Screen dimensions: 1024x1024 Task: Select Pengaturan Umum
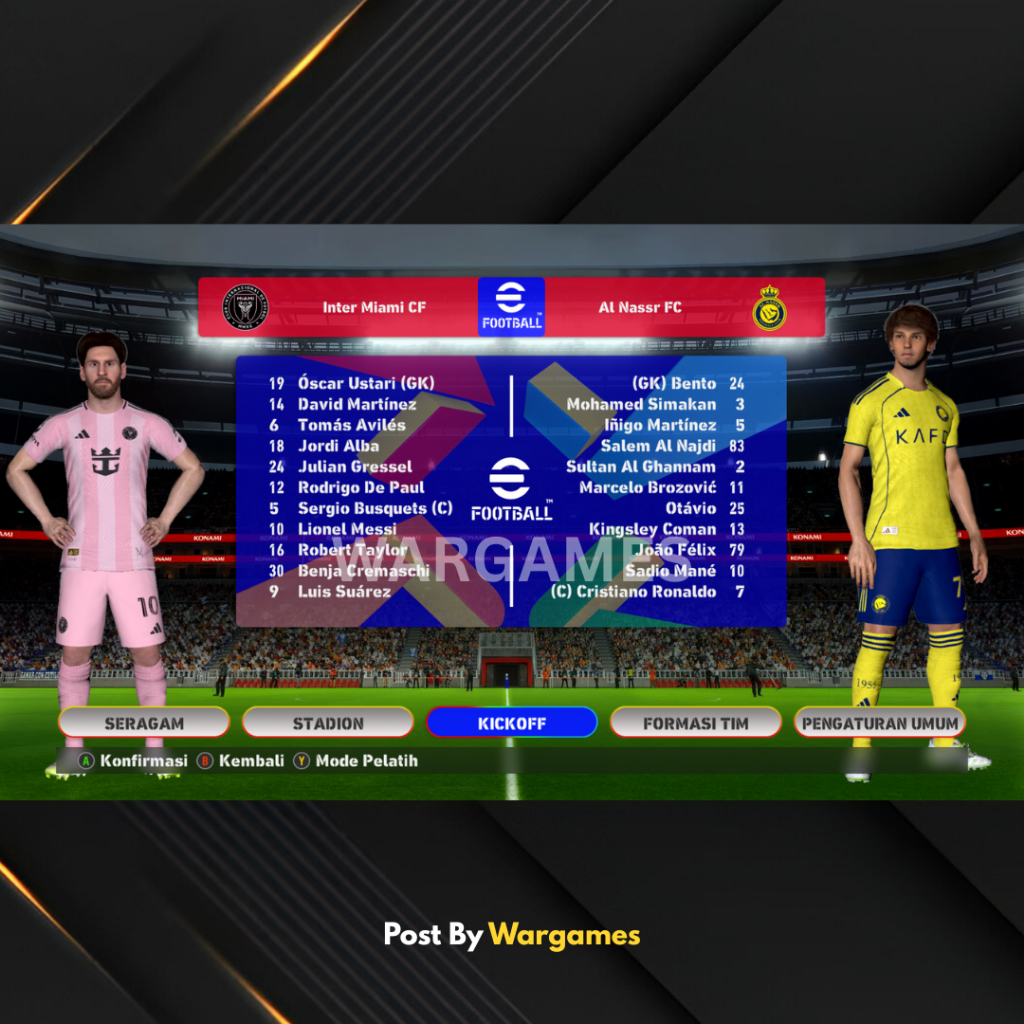coord(879,722)
